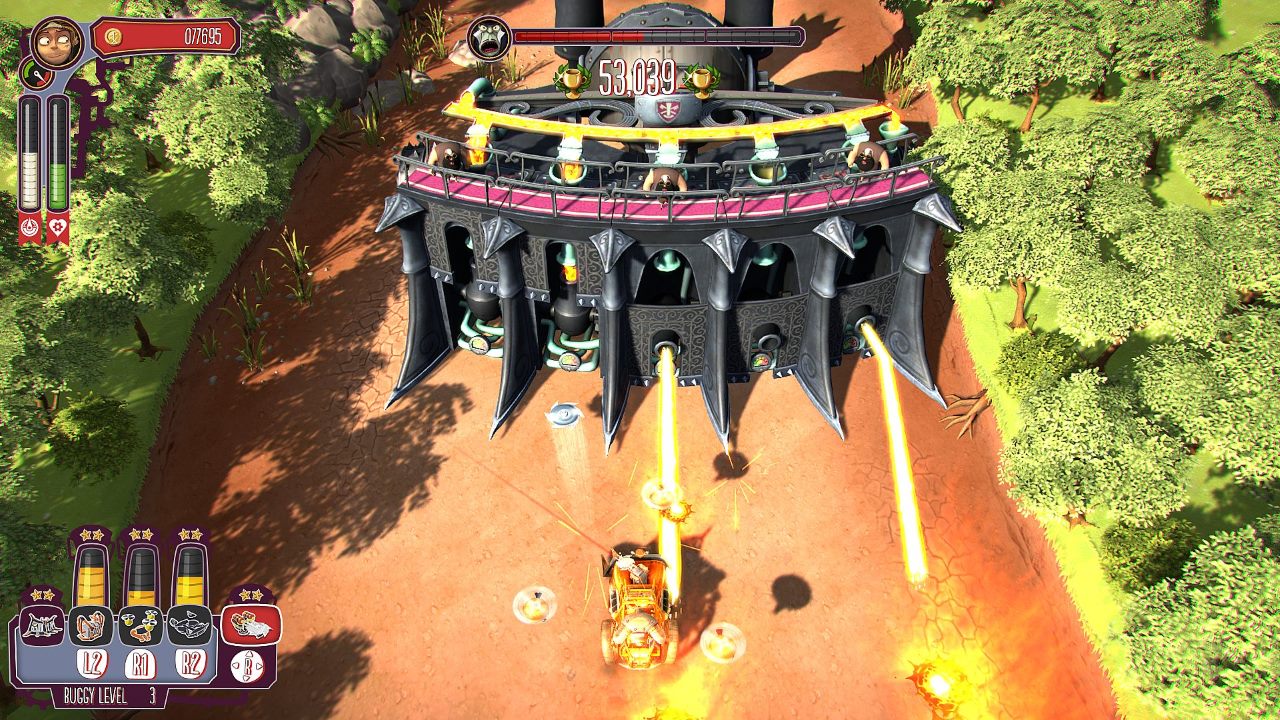Image resolution: width=1280 pixels, height=720 pixels.
Task: Select the coin icon on the money counter
Action: (x=113, y=37)
